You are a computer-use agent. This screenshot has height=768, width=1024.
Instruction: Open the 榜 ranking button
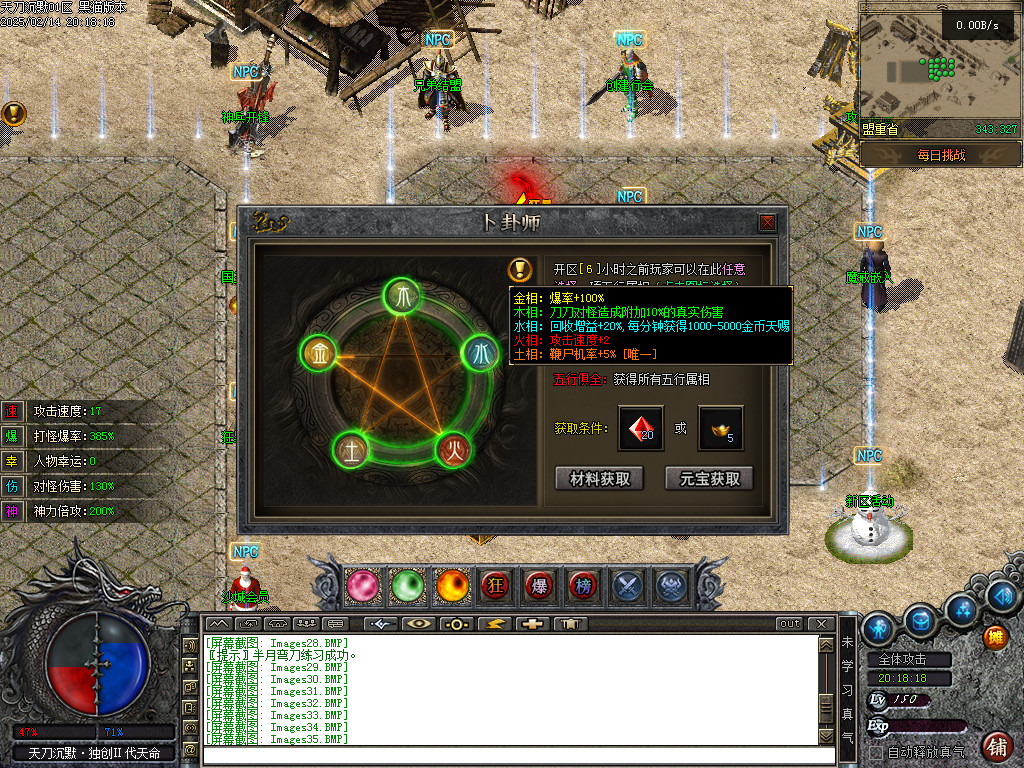tap(583, 586)
